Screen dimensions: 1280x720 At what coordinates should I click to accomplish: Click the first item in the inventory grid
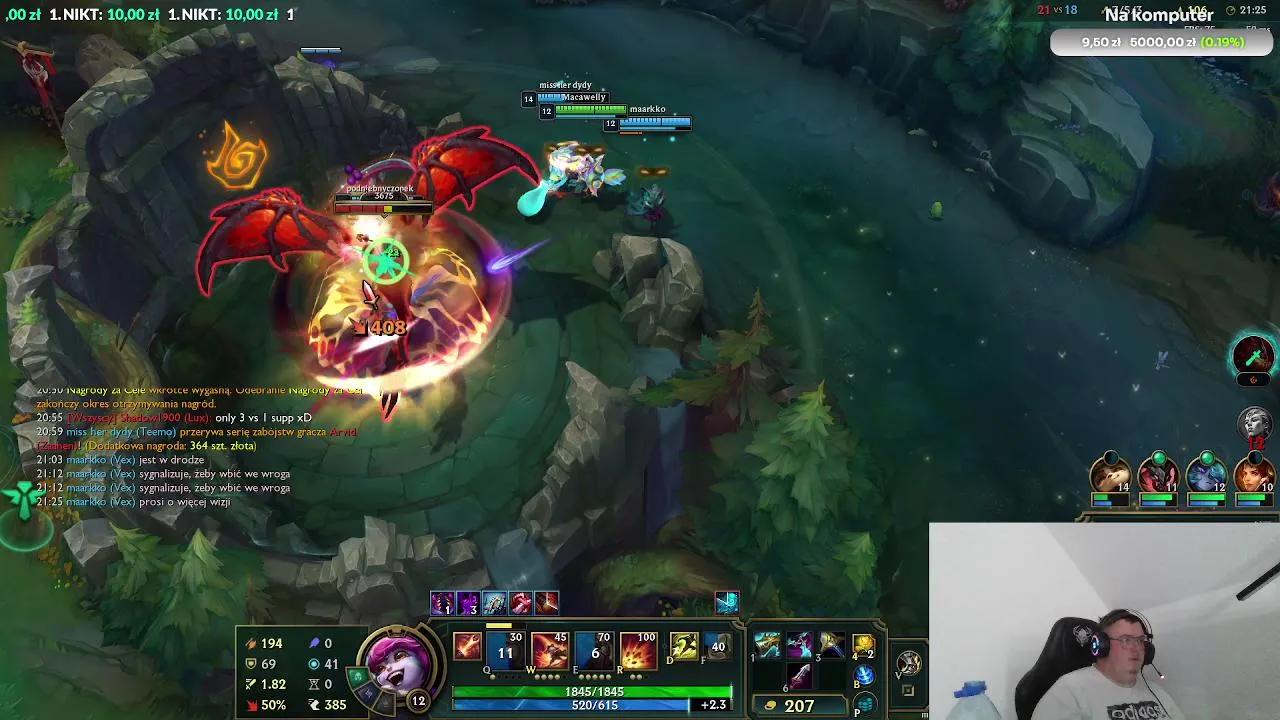tap(769, 646)
